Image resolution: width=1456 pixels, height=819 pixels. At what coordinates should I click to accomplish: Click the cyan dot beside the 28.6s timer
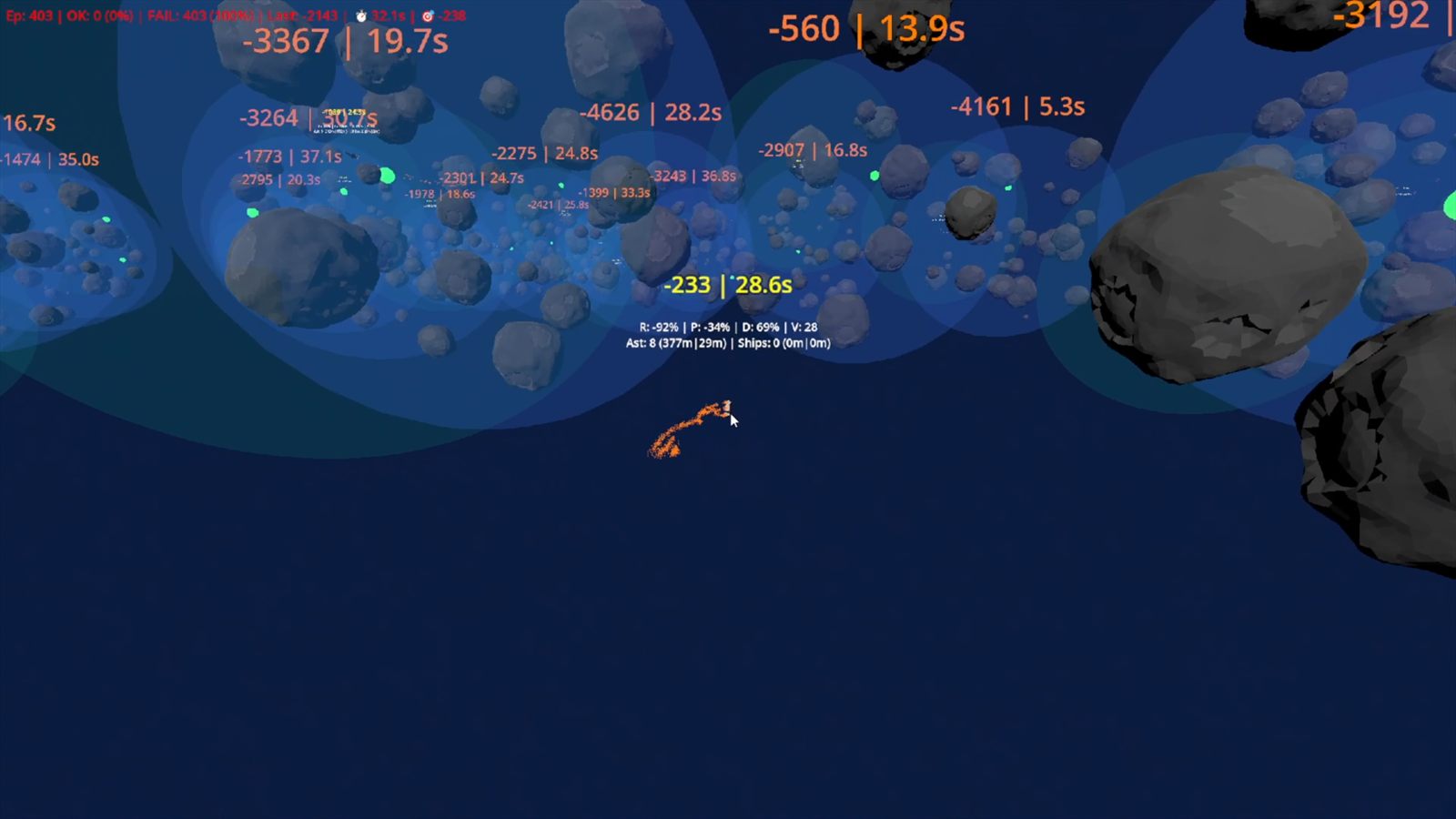(x=733, y=278)
